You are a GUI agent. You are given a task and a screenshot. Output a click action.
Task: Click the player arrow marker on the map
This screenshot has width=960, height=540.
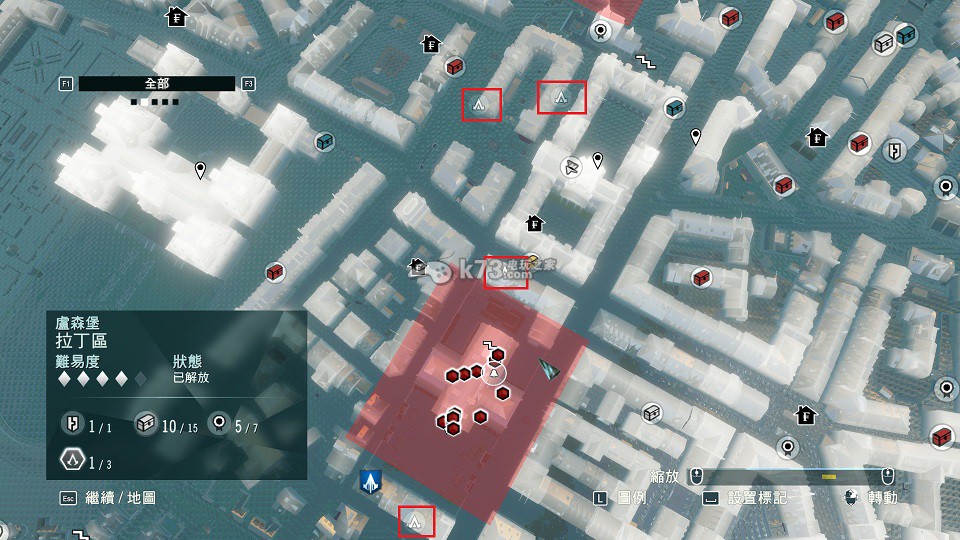click(547, 368)
